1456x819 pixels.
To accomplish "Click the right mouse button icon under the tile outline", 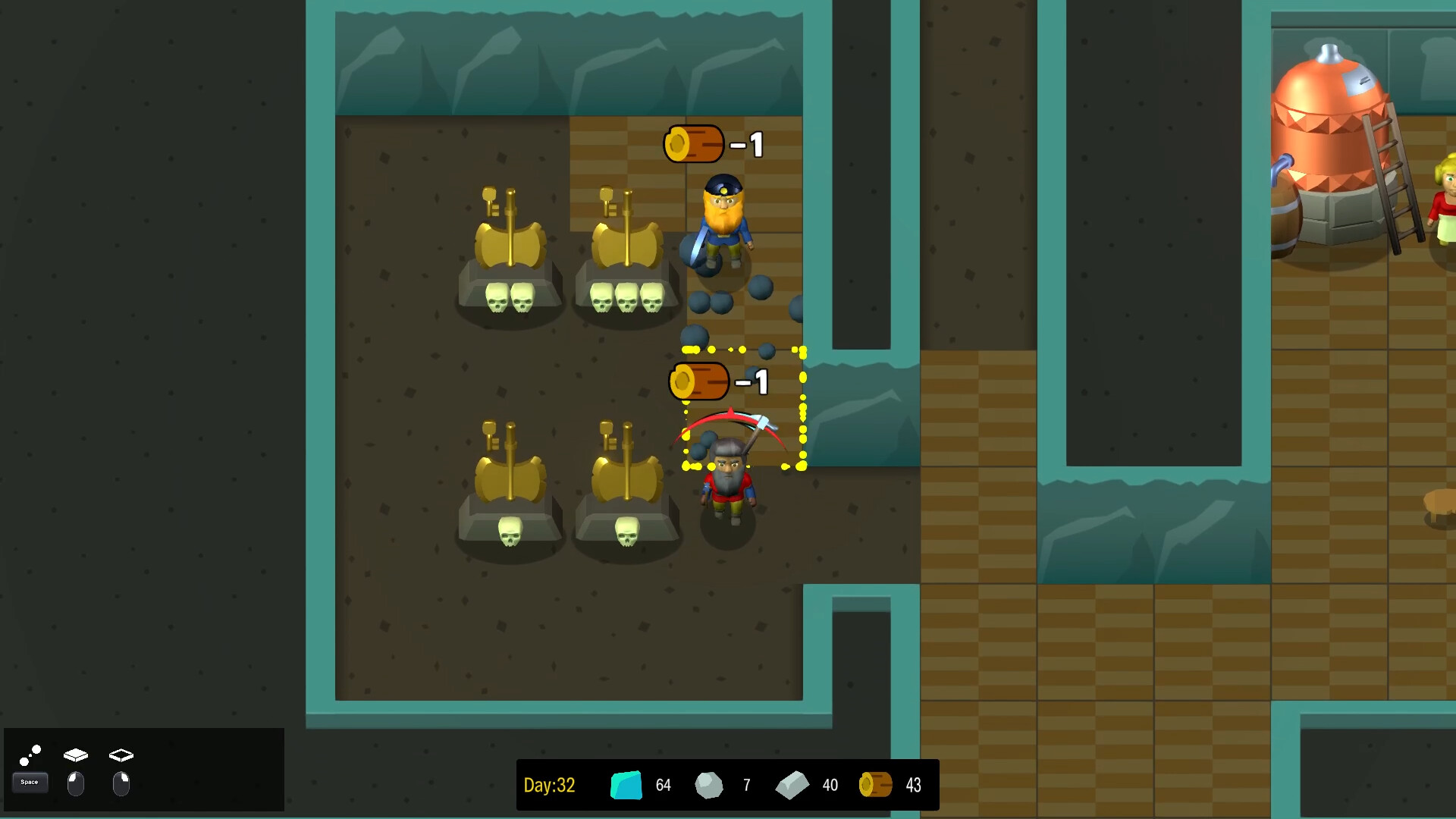I will 121,785.
